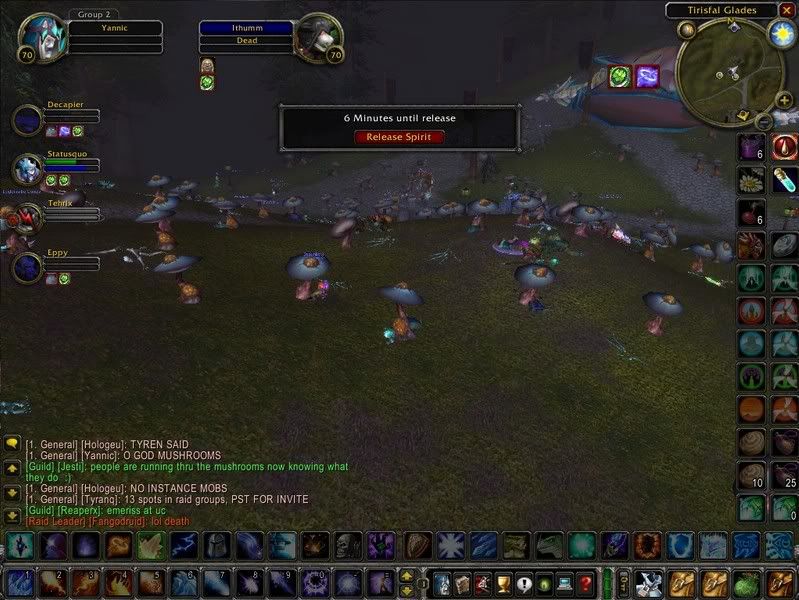Zoom out the minimap
This screenshot has height=600, width=799.
(763, 122)
